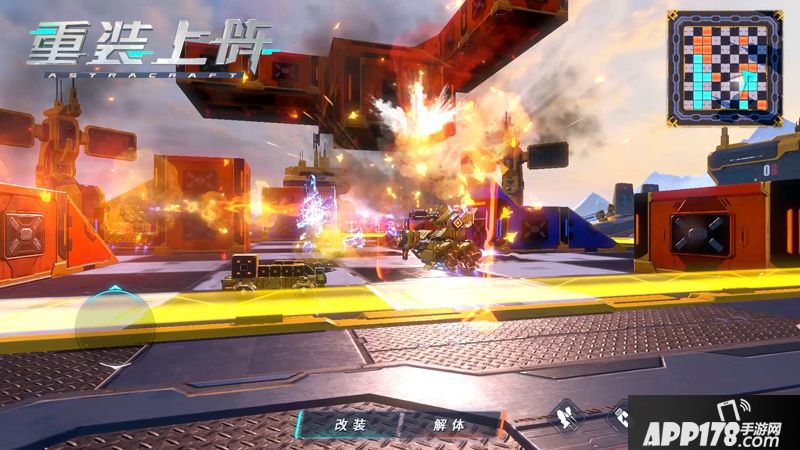Click the virtual movement joystick

(115, 325)
